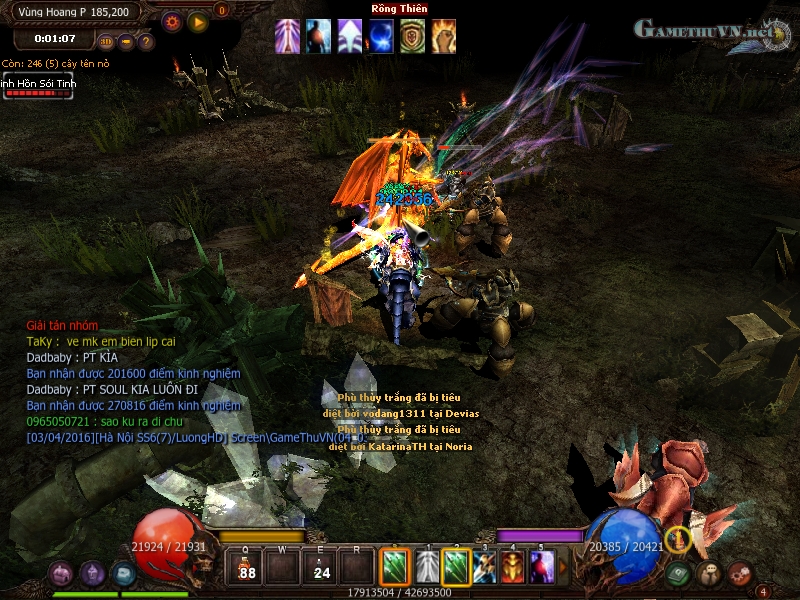Use the skill in hotbar slot 3
Viewport: 800px width, 600px height.
click(484, 568)
